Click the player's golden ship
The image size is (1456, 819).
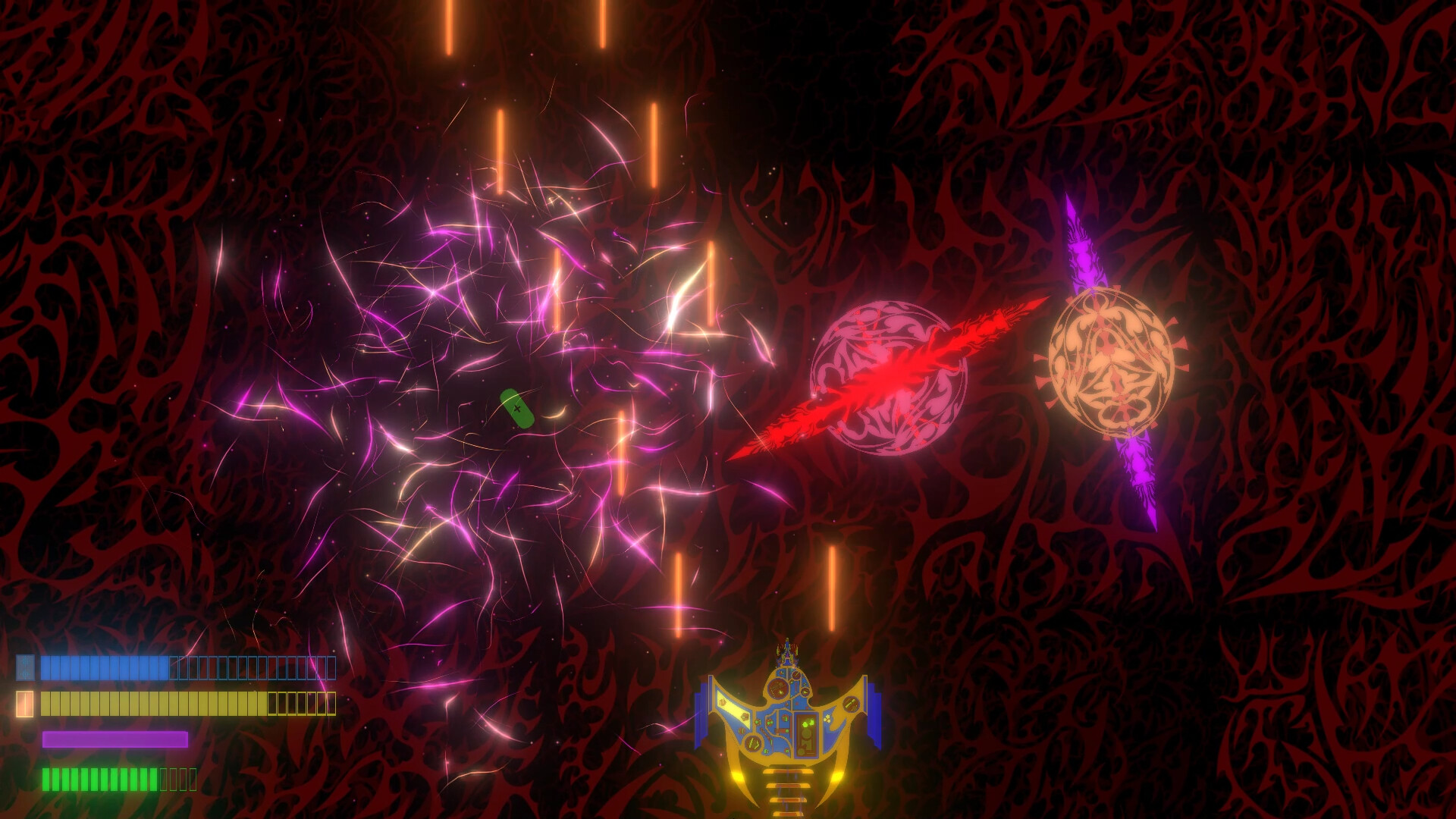[789, 720]
